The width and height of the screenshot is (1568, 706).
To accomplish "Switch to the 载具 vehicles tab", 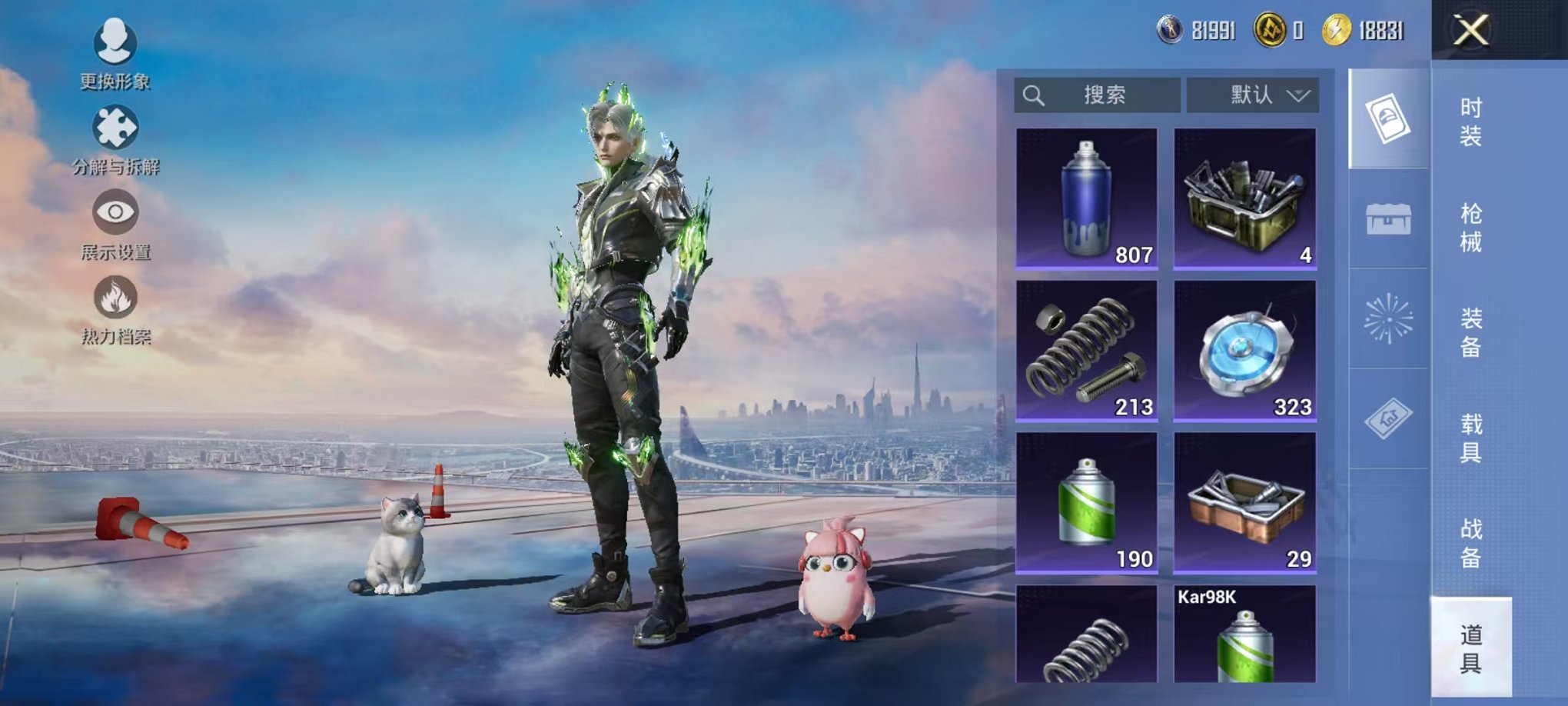I will [1470, 438].
